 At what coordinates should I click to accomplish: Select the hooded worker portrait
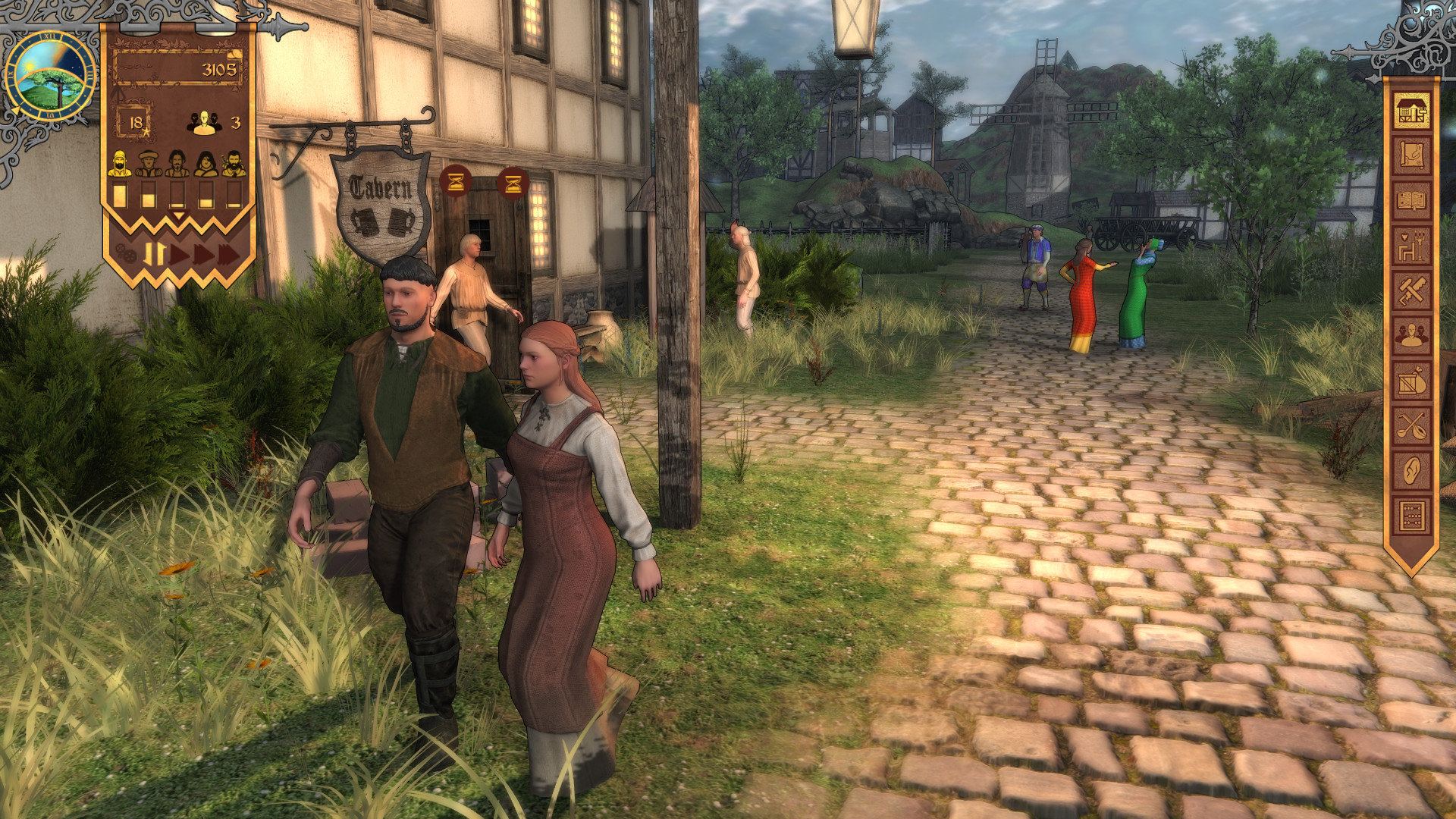[x=119, y=164]
